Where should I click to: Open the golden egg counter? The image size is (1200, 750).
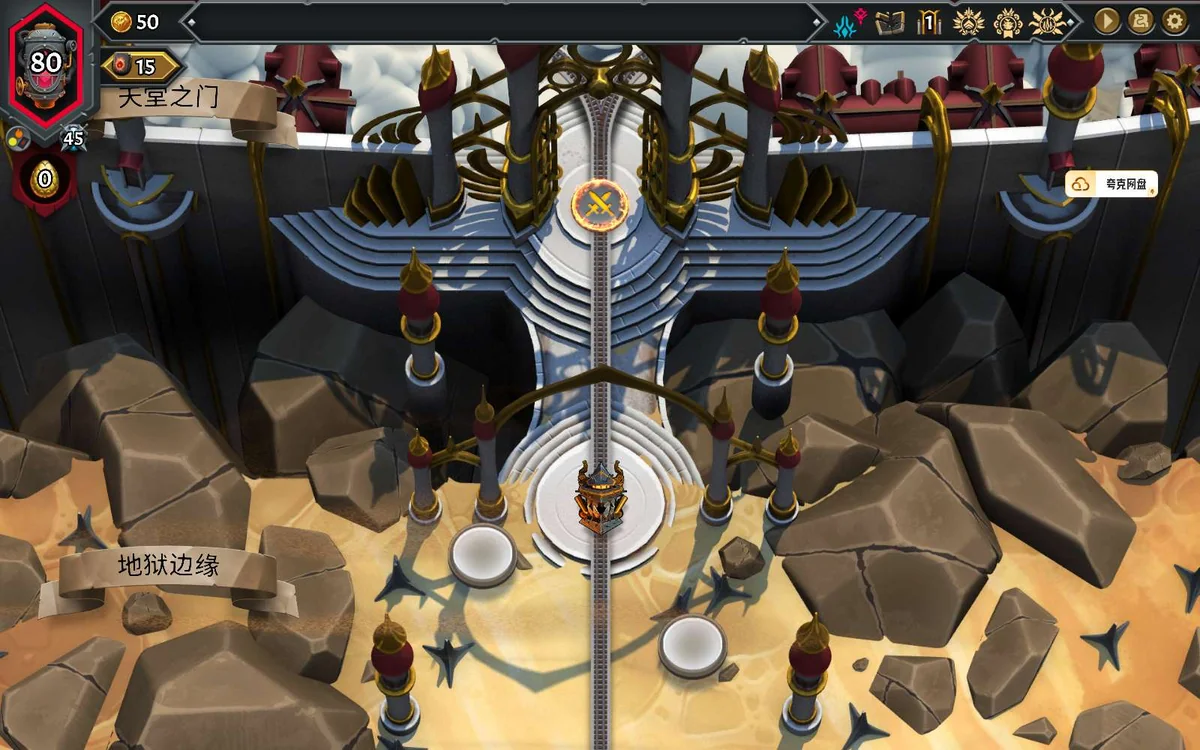[44, 180]
